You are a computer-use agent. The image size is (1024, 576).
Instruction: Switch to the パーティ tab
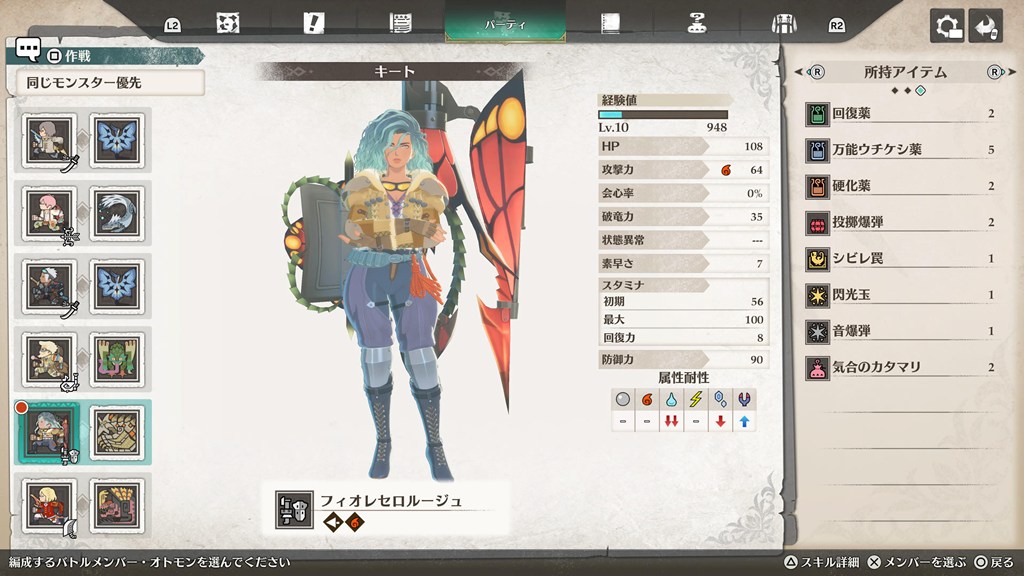[505, 22]
